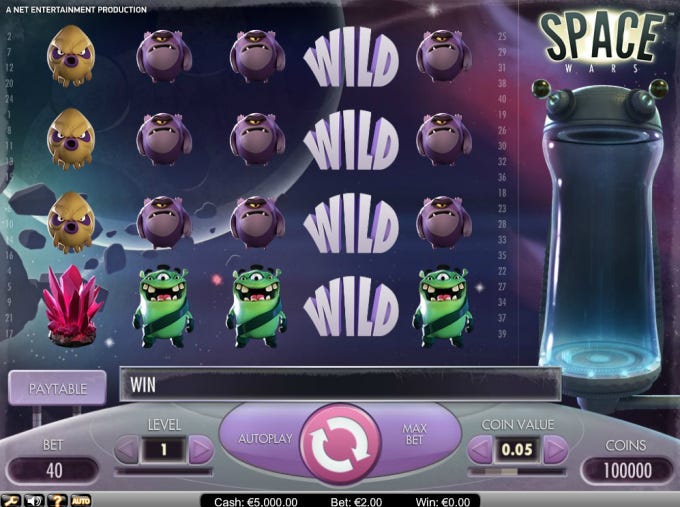
Task: Show game help with question mark icon
Action: pos(59,499)
